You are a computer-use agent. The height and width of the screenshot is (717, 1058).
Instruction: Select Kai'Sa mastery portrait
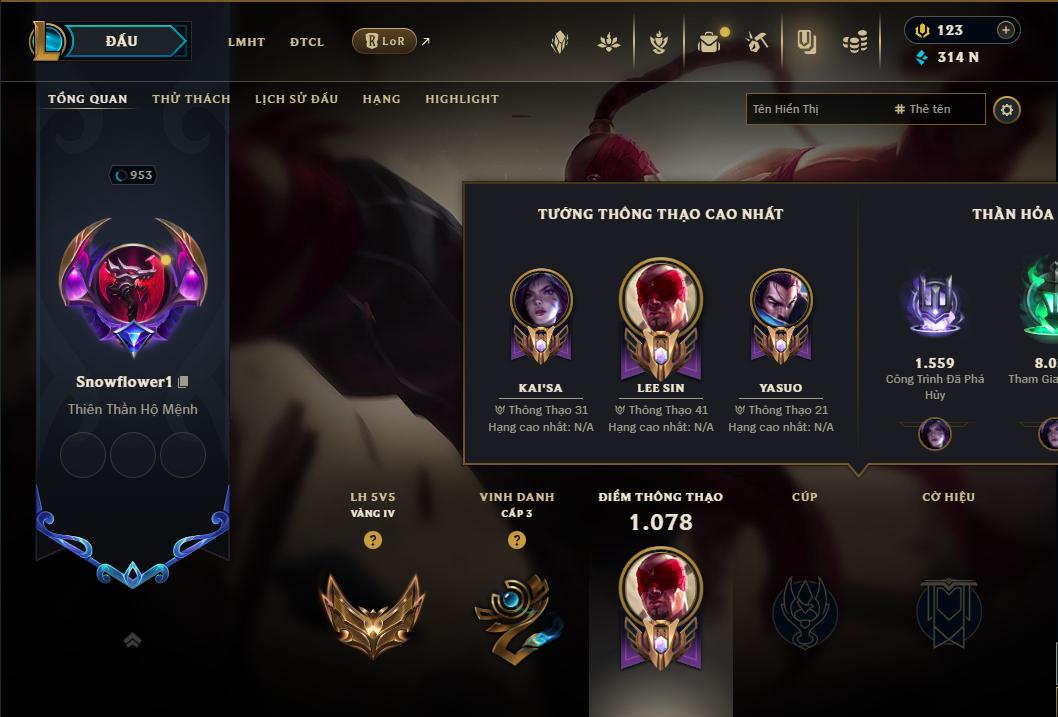[541, 302]
